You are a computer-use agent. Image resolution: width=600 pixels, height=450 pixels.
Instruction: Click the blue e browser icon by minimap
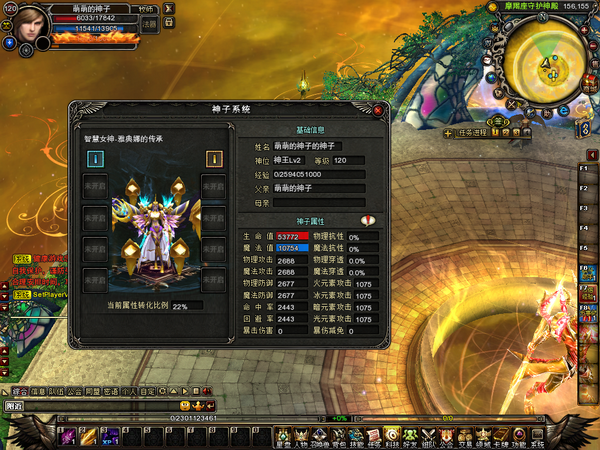tap(564, 110)
